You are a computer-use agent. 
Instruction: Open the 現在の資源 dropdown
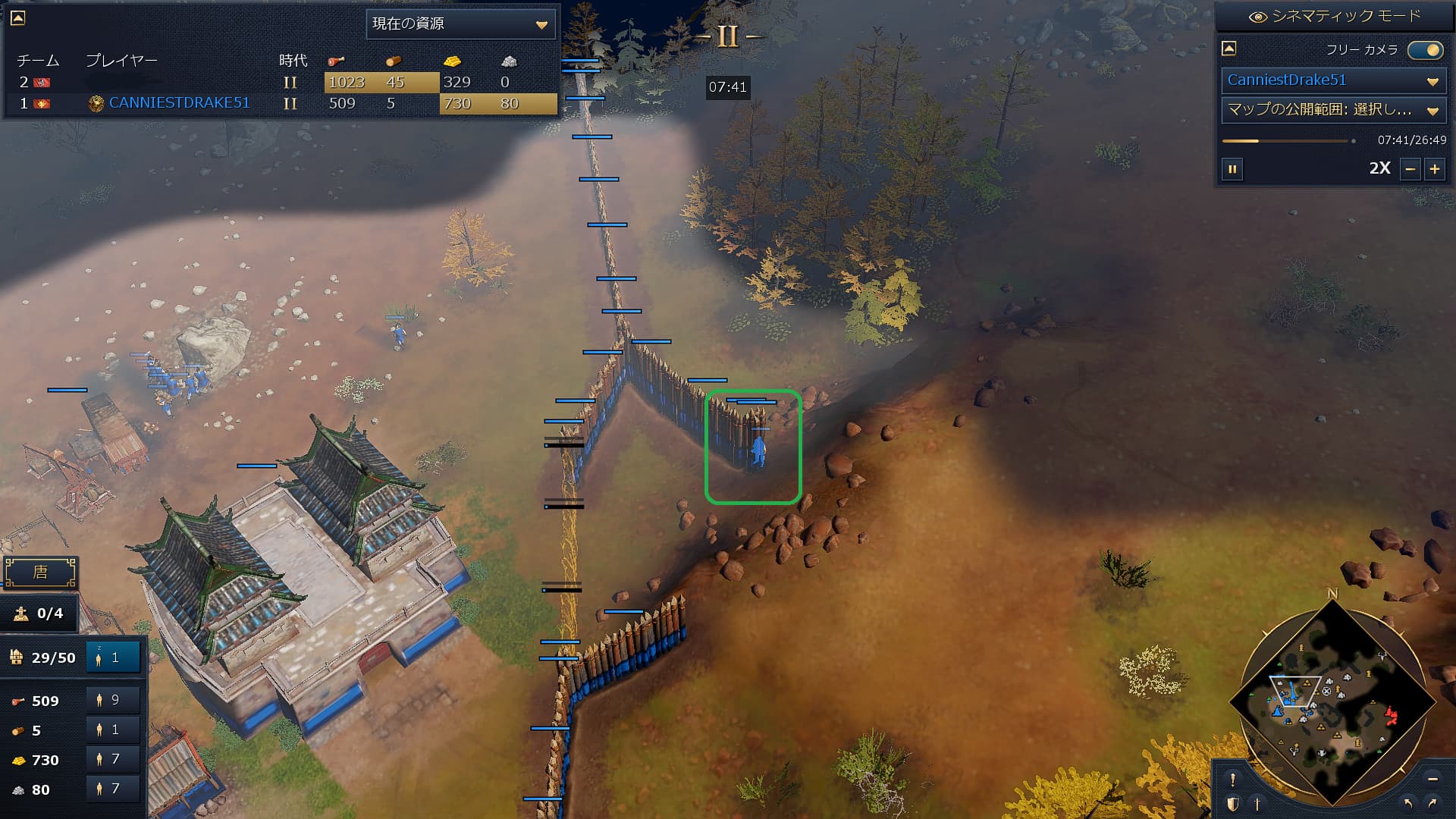tap(460, 24)
